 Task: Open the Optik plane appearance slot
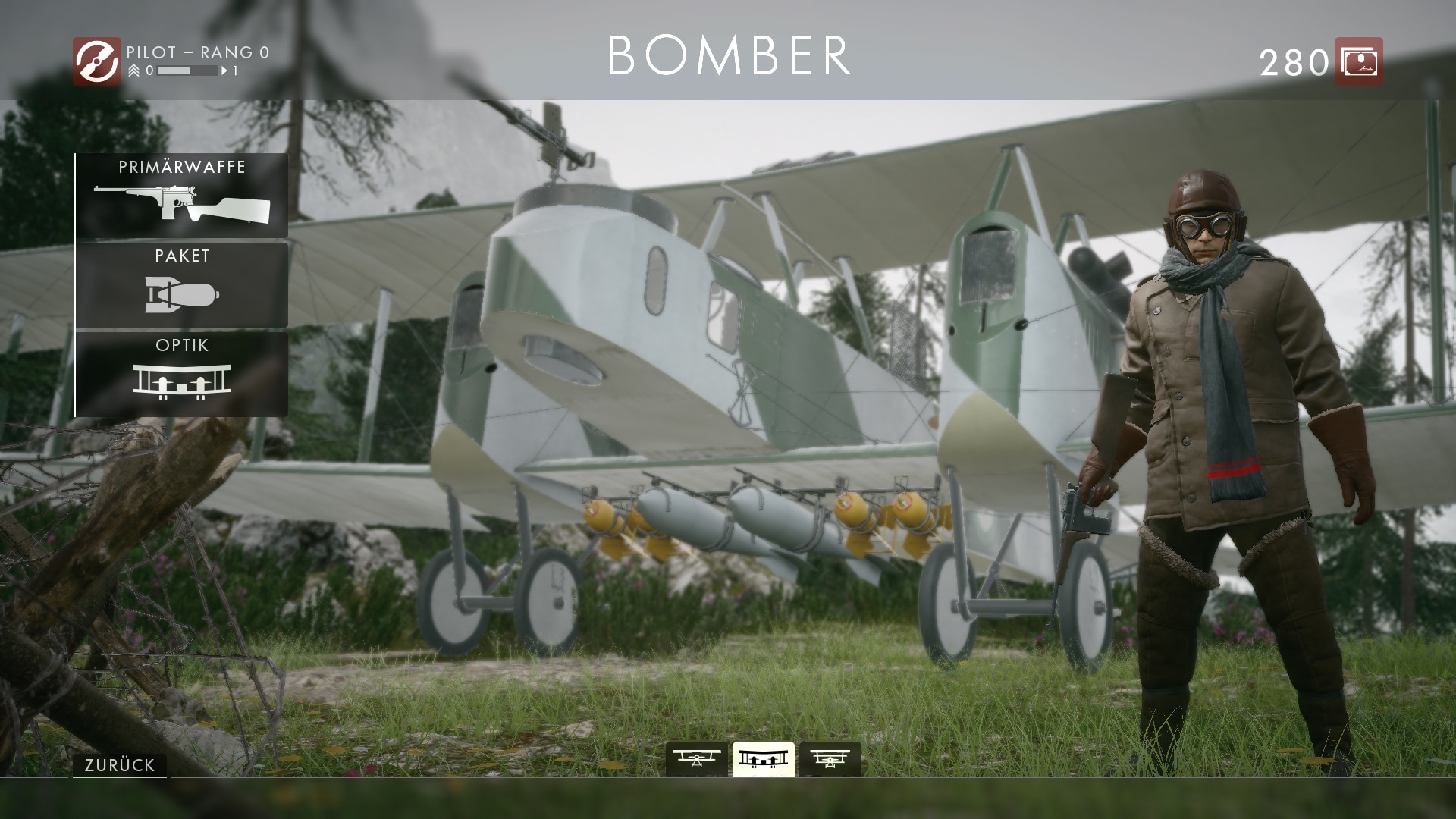pos(182,375)
